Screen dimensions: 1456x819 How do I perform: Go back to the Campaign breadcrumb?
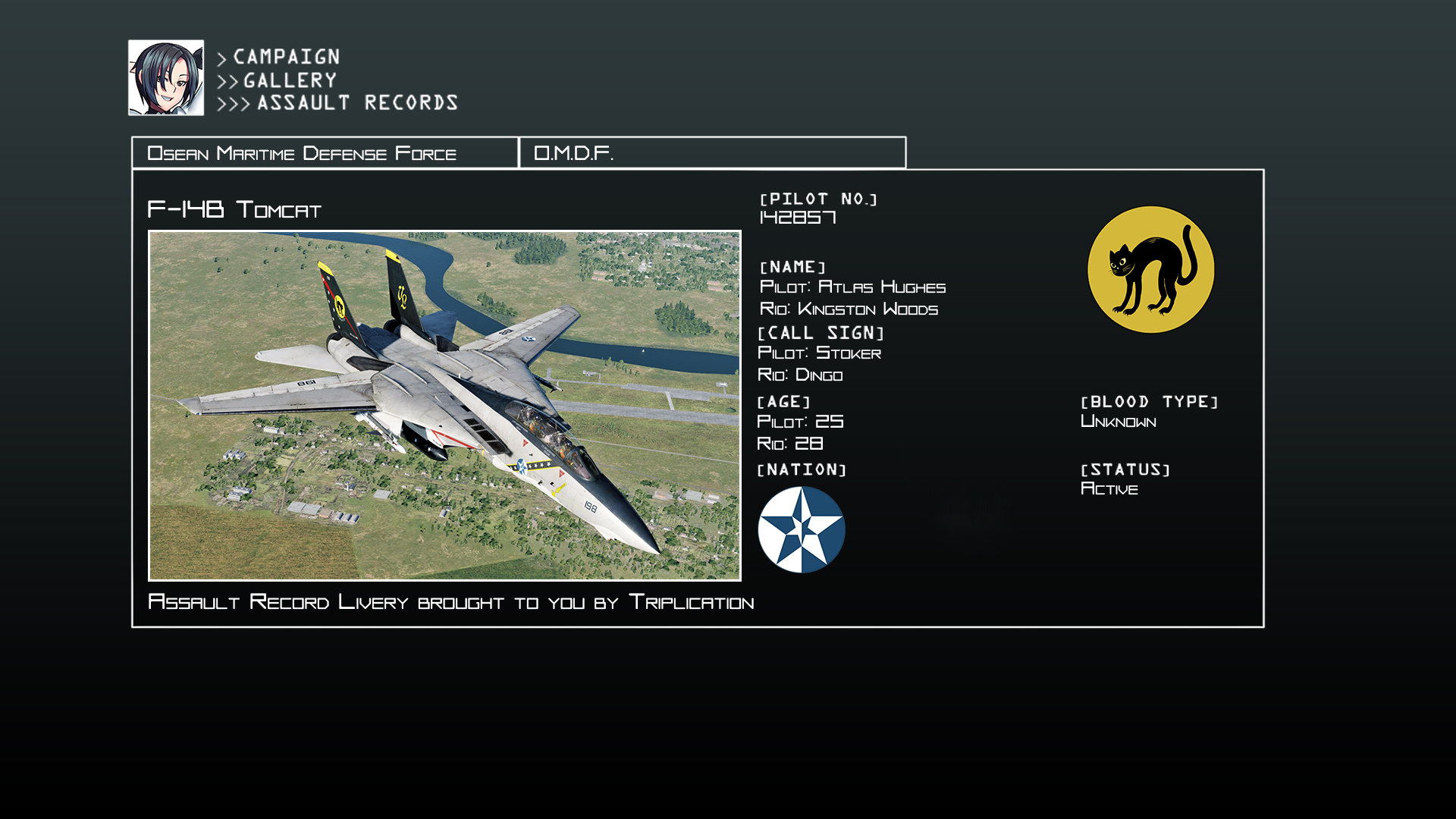(286, 57)
